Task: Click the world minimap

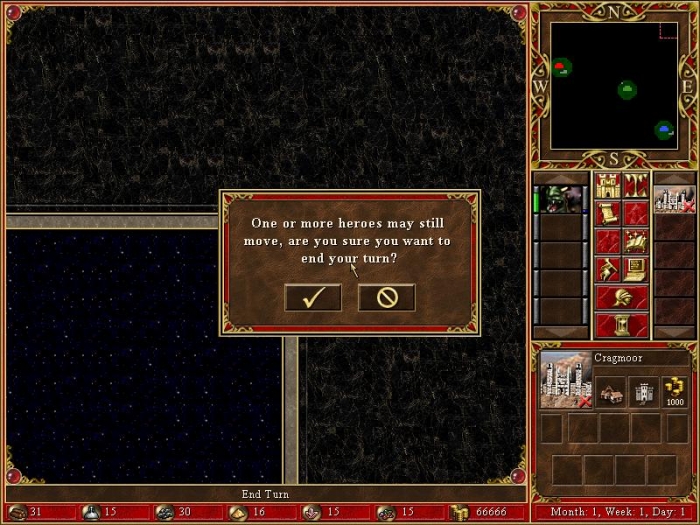Action: 614,85
